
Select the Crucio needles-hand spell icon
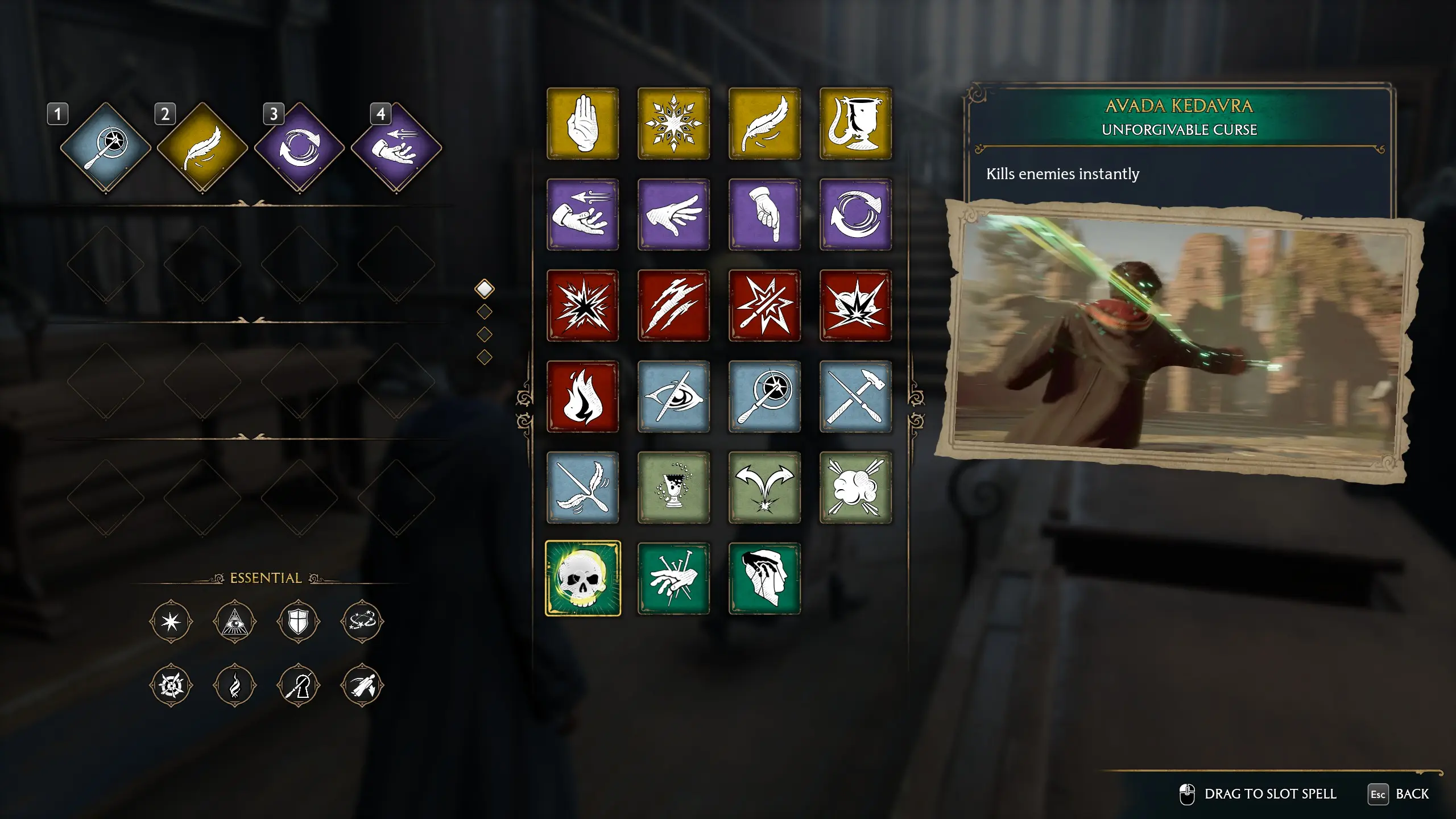(674, 579)
